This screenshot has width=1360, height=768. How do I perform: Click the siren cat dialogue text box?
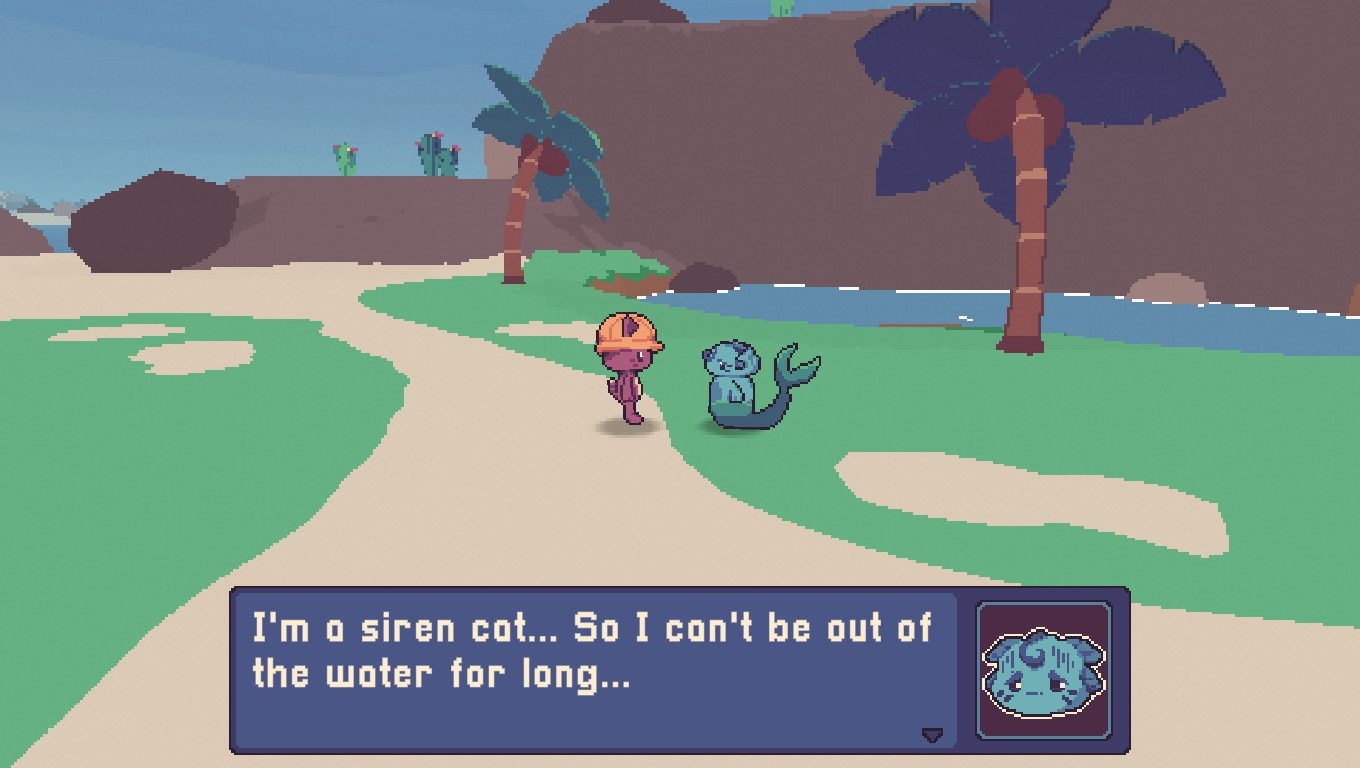pyautogui.click(x=593, y=669)
